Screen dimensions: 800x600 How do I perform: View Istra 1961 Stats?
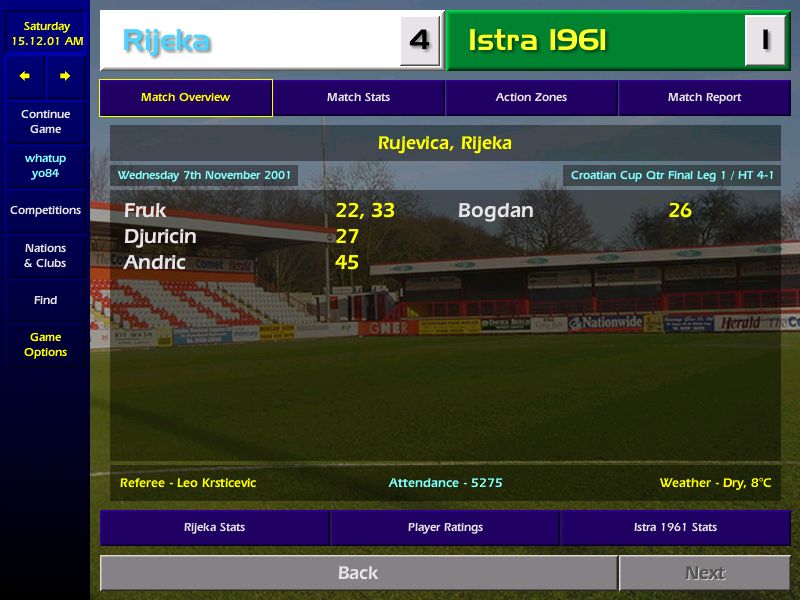tap(675, 528)
